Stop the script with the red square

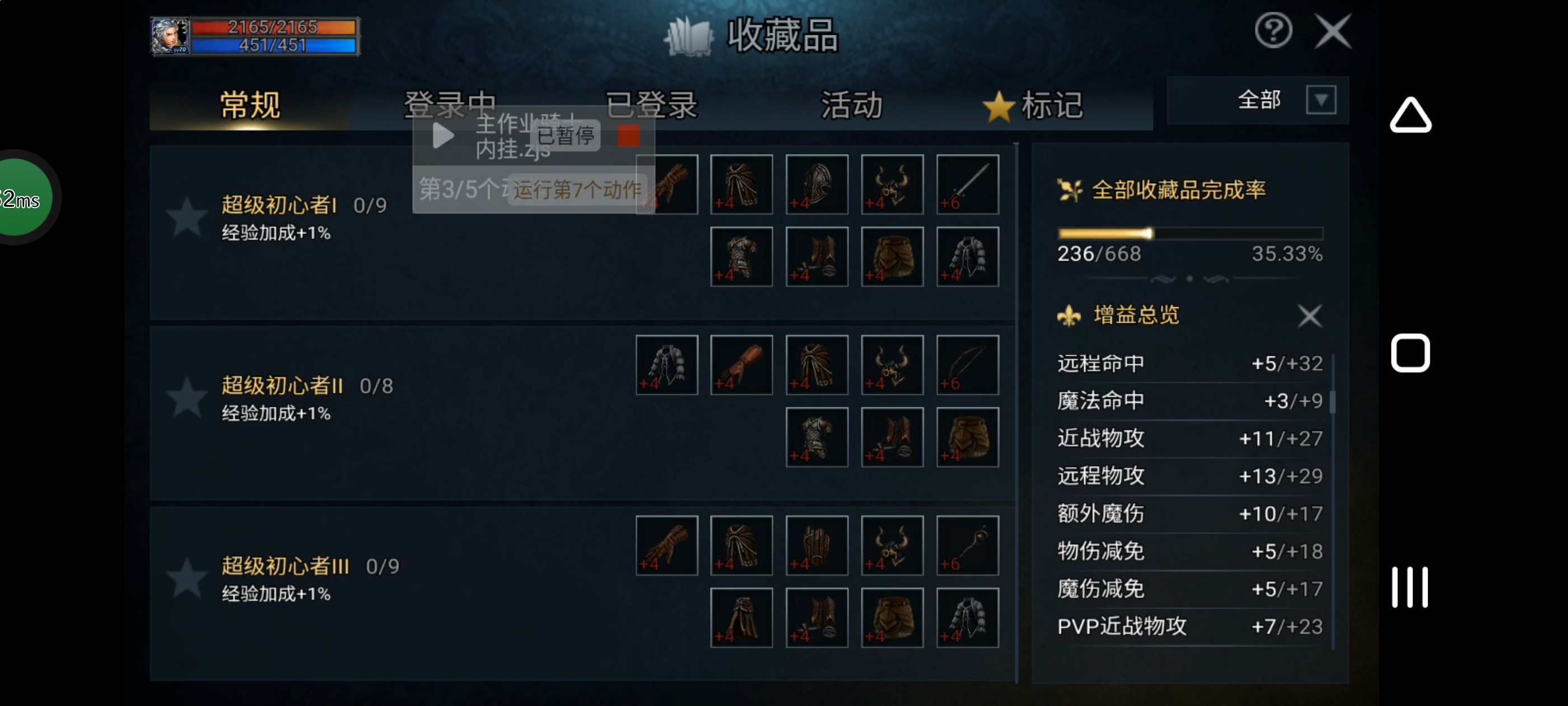tap(628, 135)
